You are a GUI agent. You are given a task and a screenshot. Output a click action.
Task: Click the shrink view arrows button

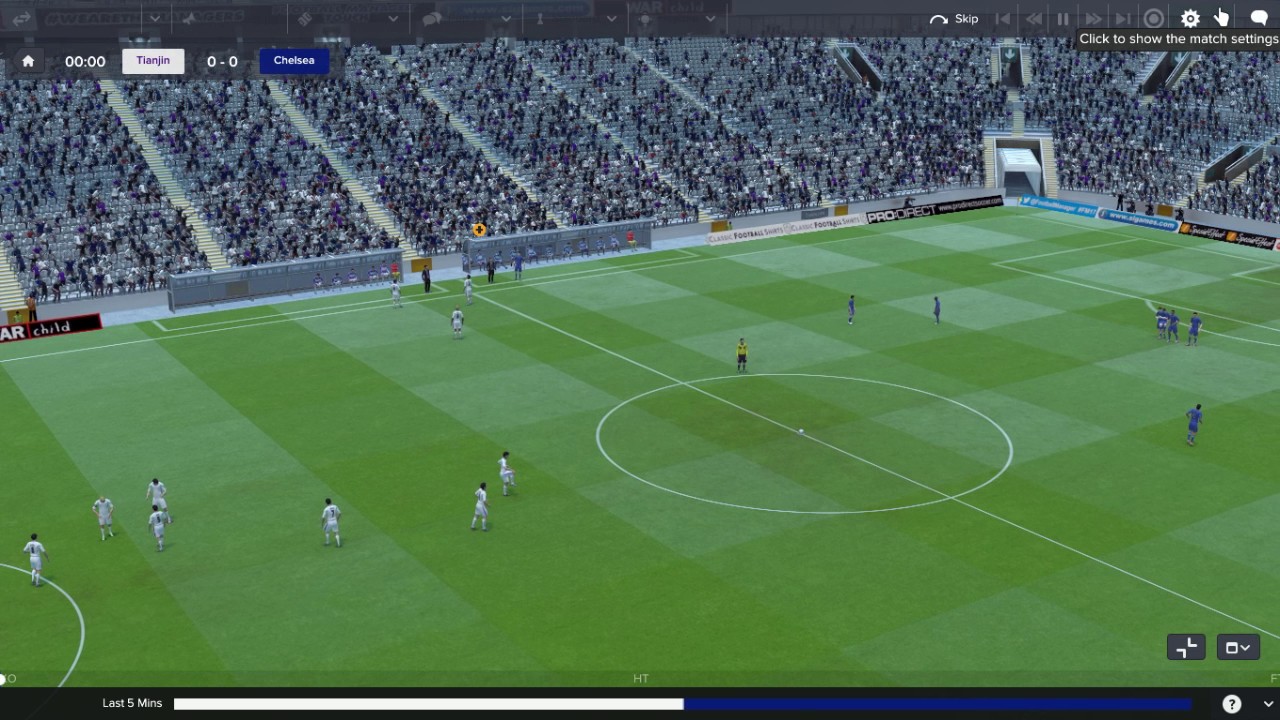coord(1186,647)
